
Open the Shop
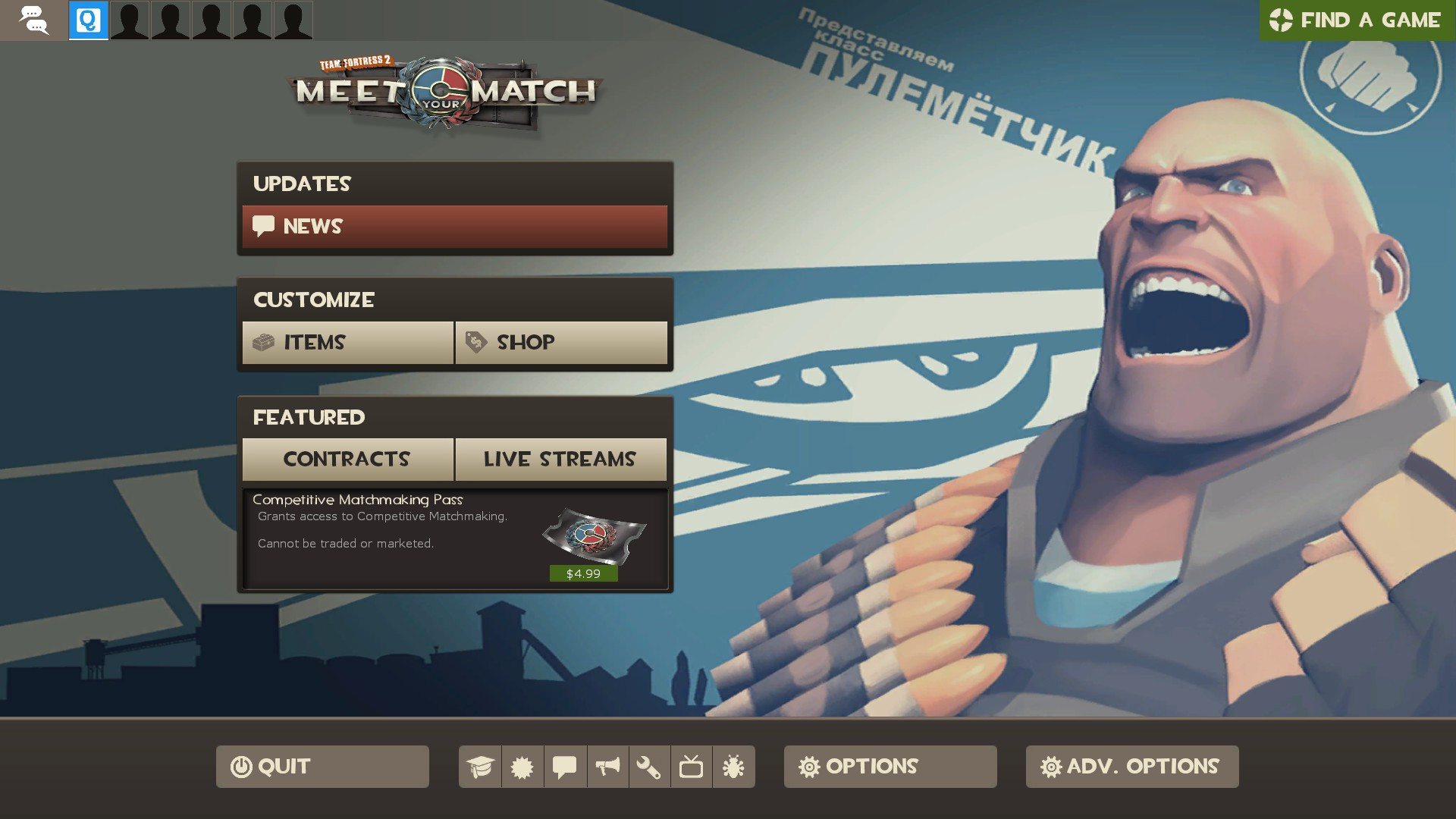(561, 343)
